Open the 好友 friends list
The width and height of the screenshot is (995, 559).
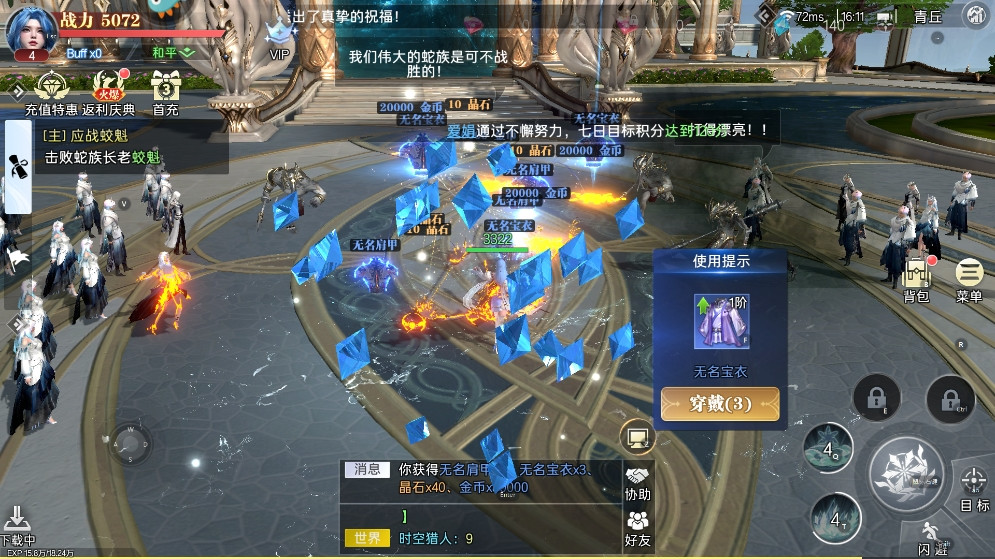click(638, 526)
